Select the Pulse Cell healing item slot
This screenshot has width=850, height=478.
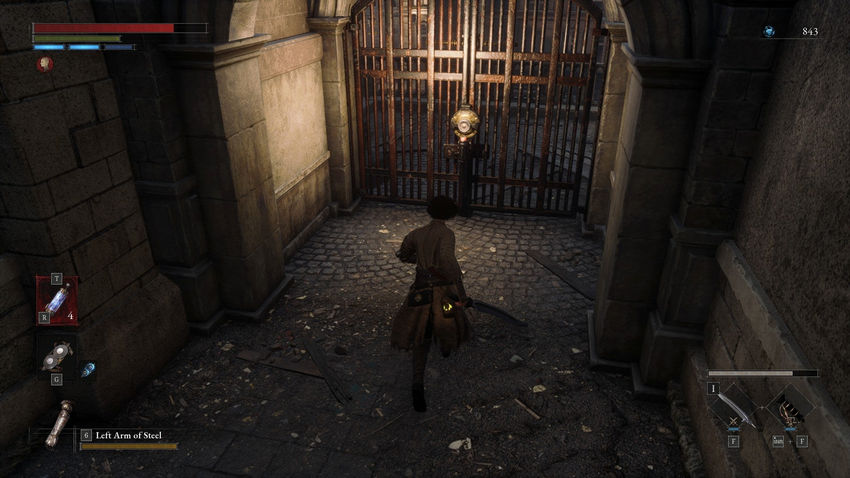(57, 299)
